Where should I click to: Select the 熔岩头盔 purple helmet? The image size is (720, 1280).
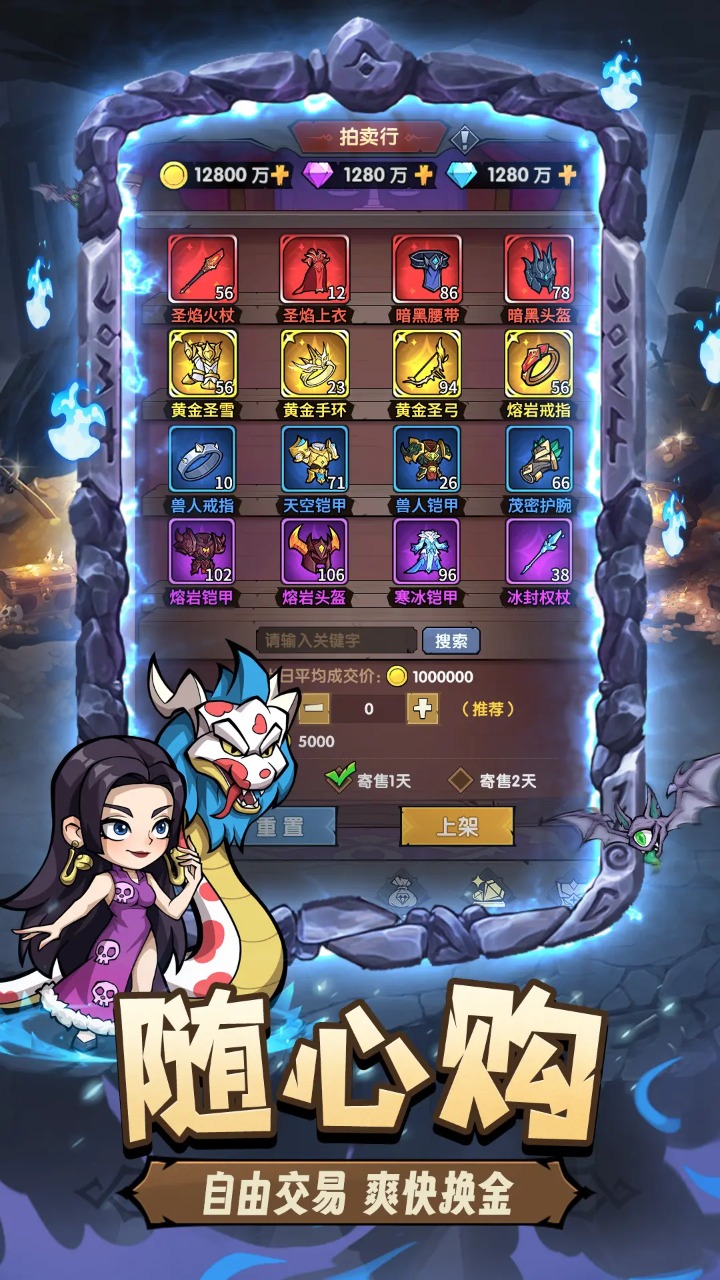pos(314,551)
